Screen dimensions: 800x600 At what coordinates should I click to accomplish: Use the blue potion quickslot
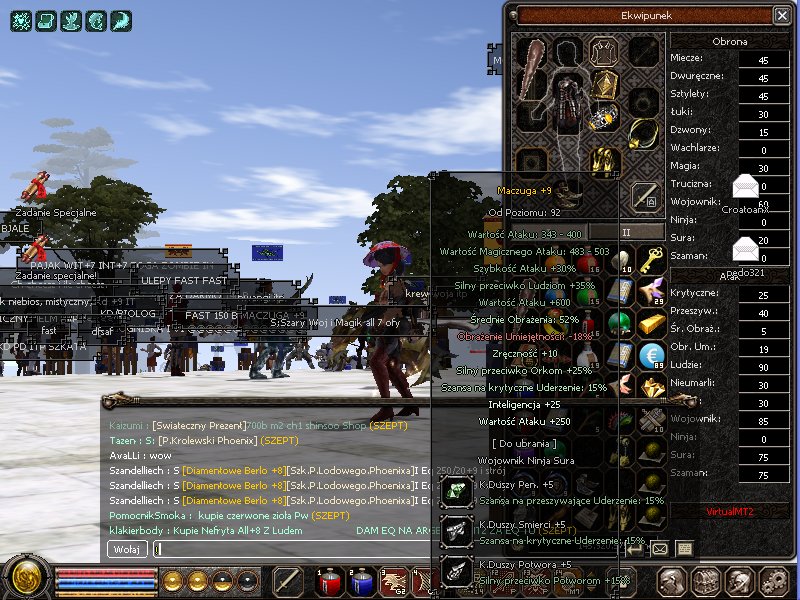pos(362,580)
